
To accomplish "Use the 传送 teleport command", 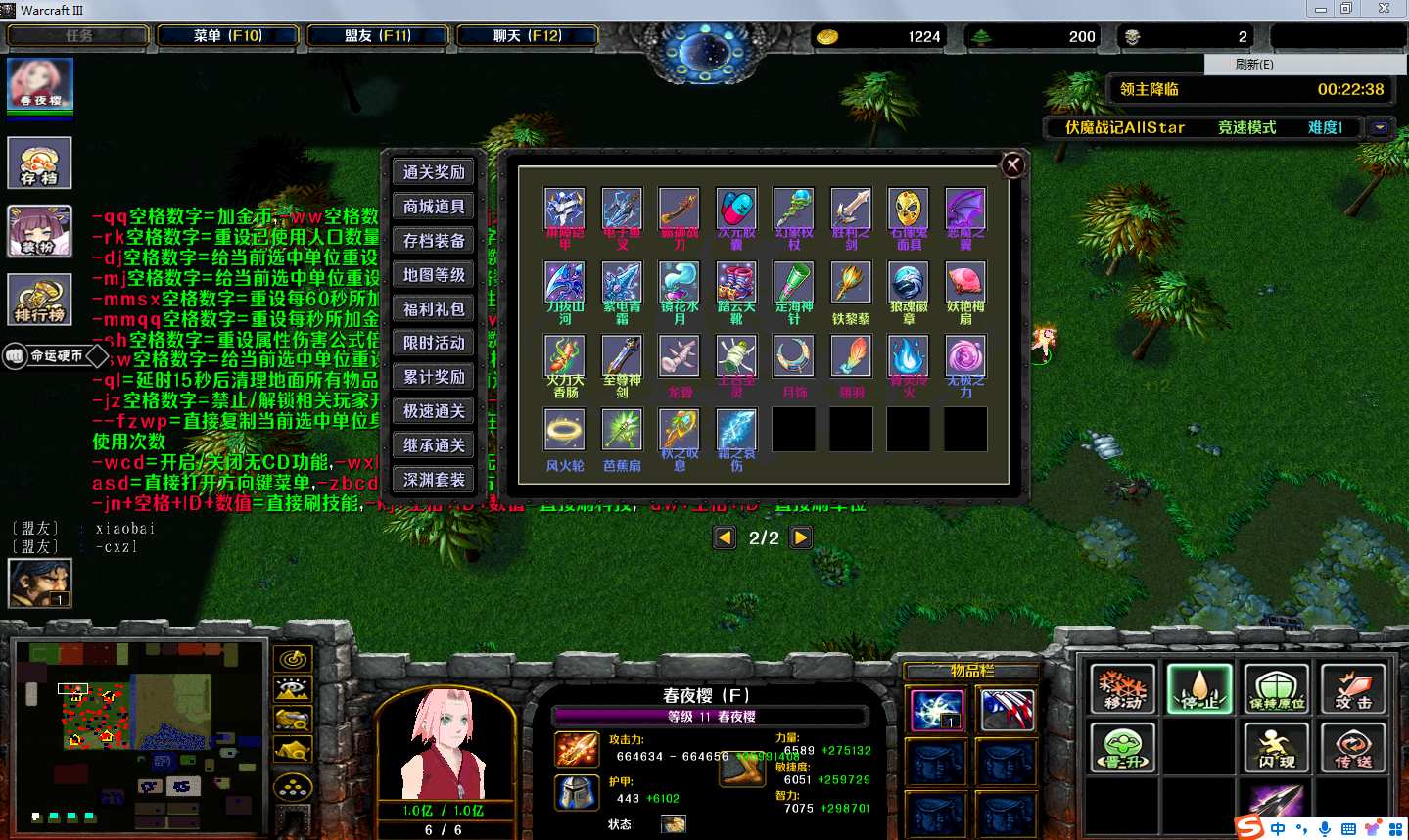I will pos(1353,747).
